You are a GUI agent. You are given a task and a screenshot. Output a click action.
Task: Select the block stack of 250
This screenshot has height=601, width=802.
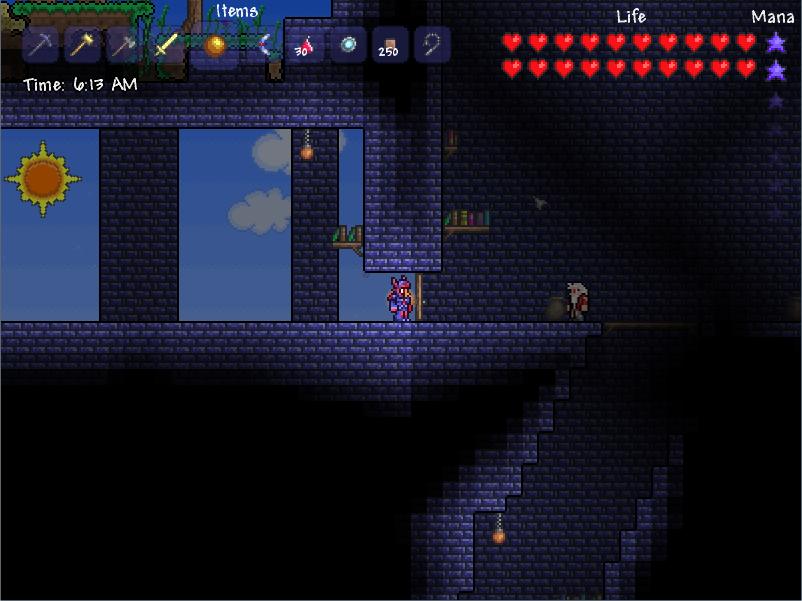pos(390,45)
